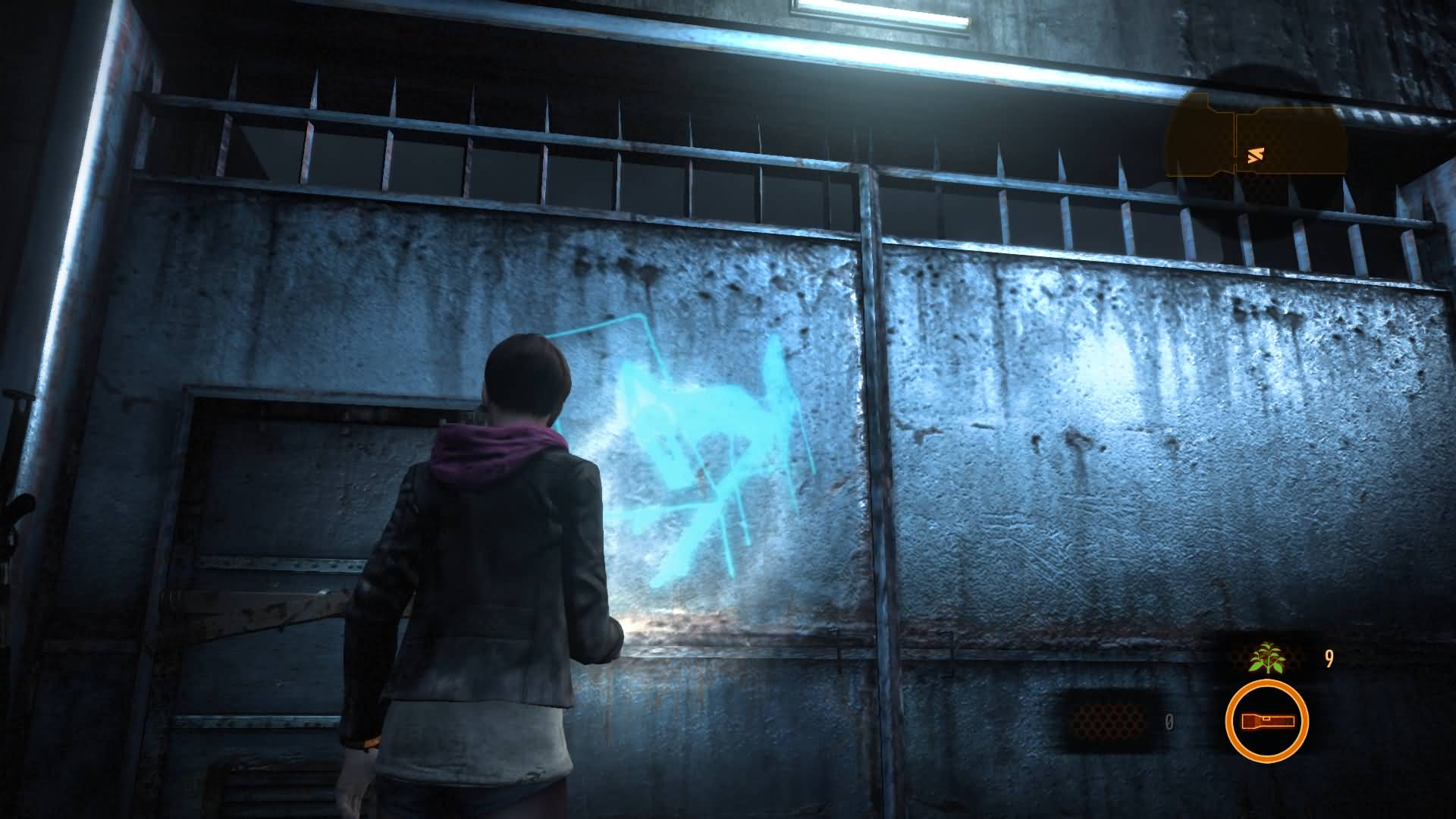The height and width of the screenshot is (819, 1456).
Task: Select the flashlight equipment icon
Action: point(1266,721)
